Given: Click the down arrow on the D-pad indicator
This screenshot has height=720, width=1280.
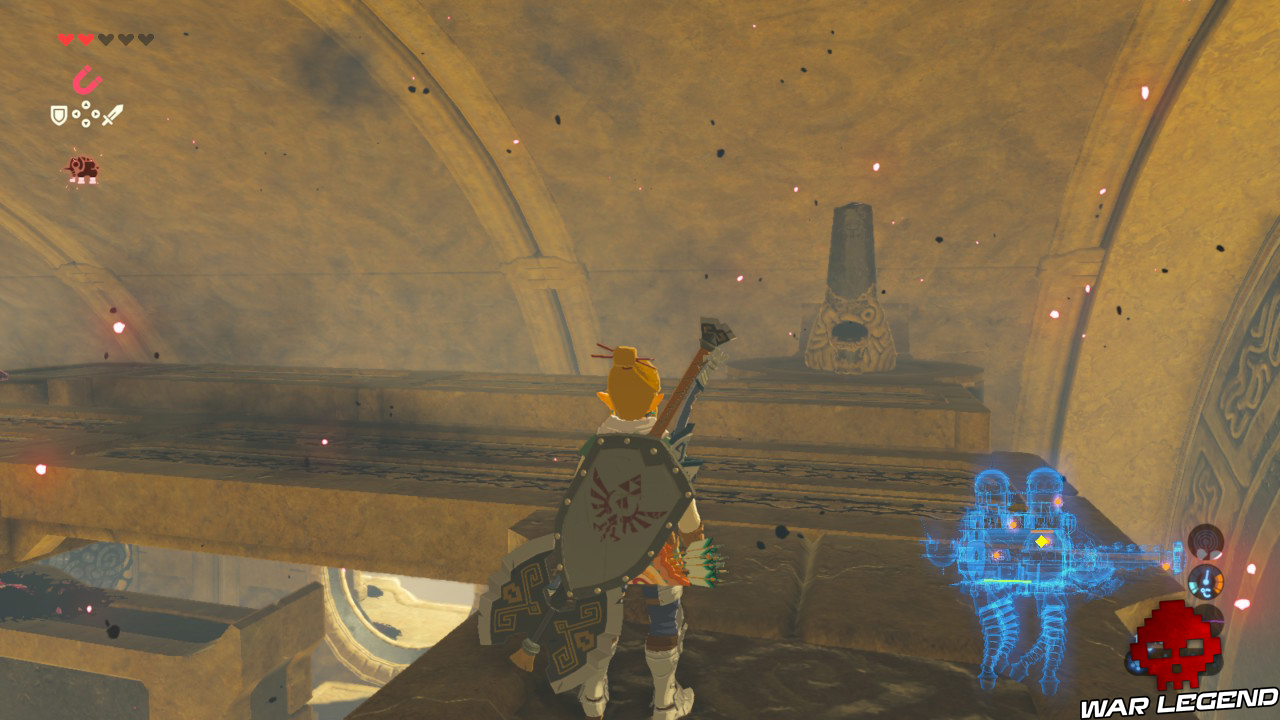Looking at the screenshot, I should click(85, 123).
